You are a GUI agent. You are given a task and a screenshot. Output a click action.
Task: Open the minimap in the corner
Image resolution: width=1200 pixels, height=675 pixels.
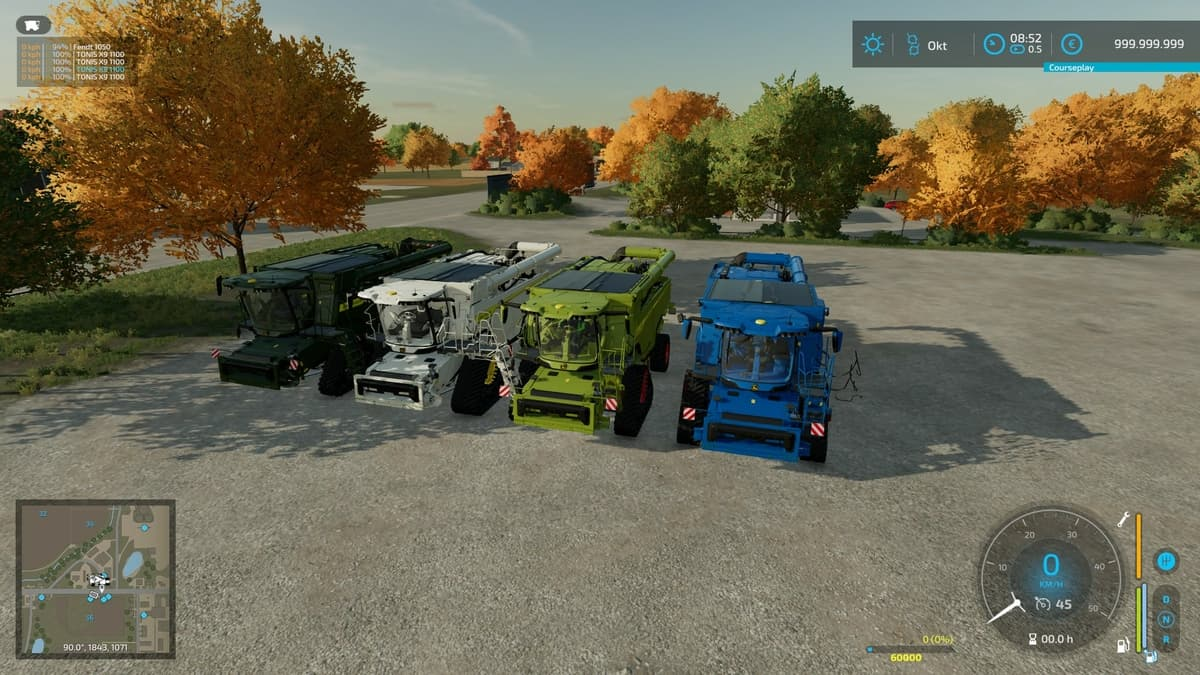coord(95,577)
